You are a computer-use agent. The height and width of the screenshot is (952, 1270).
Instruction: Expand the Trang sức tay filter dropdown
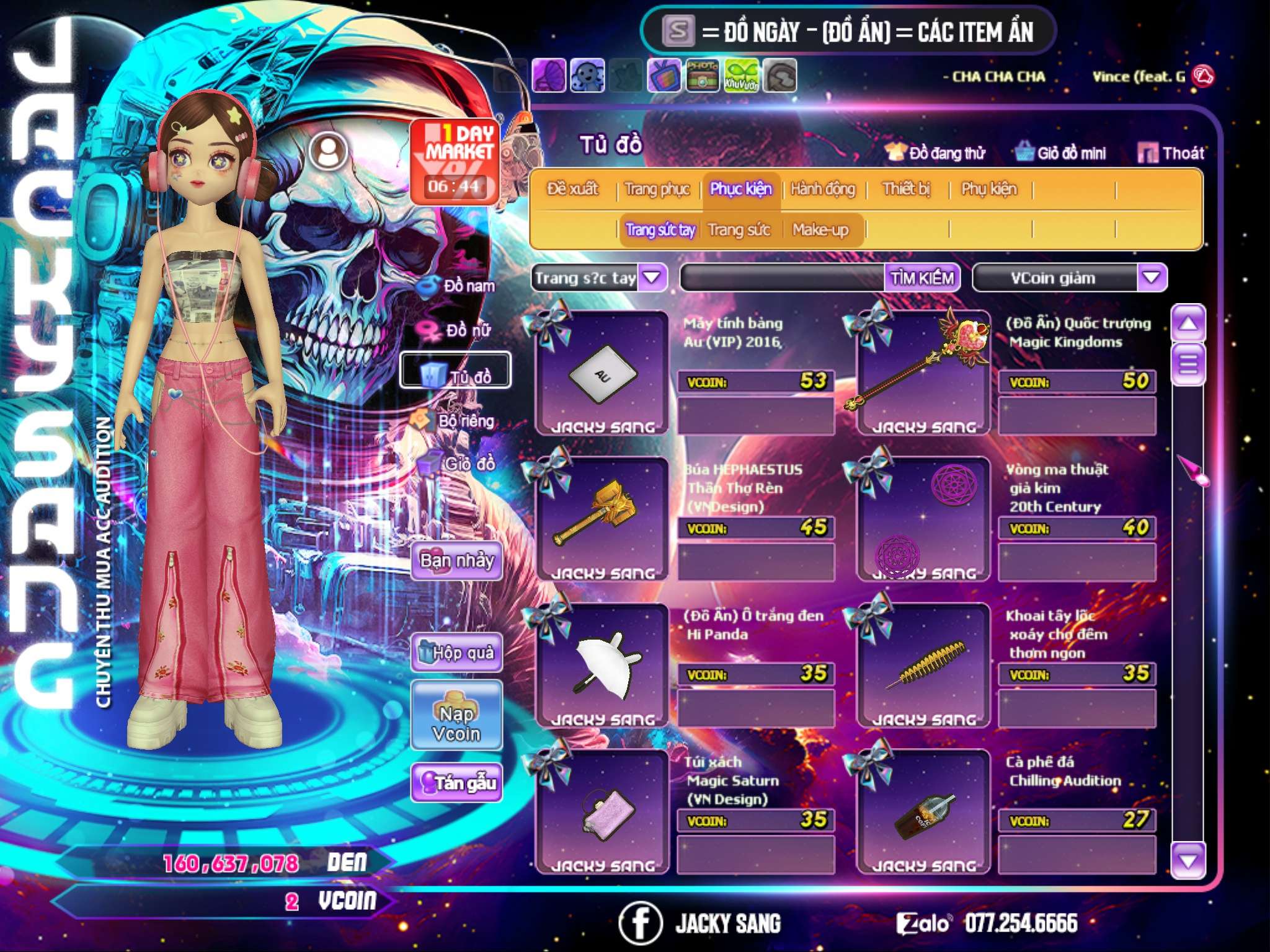[x=652, y=278]
